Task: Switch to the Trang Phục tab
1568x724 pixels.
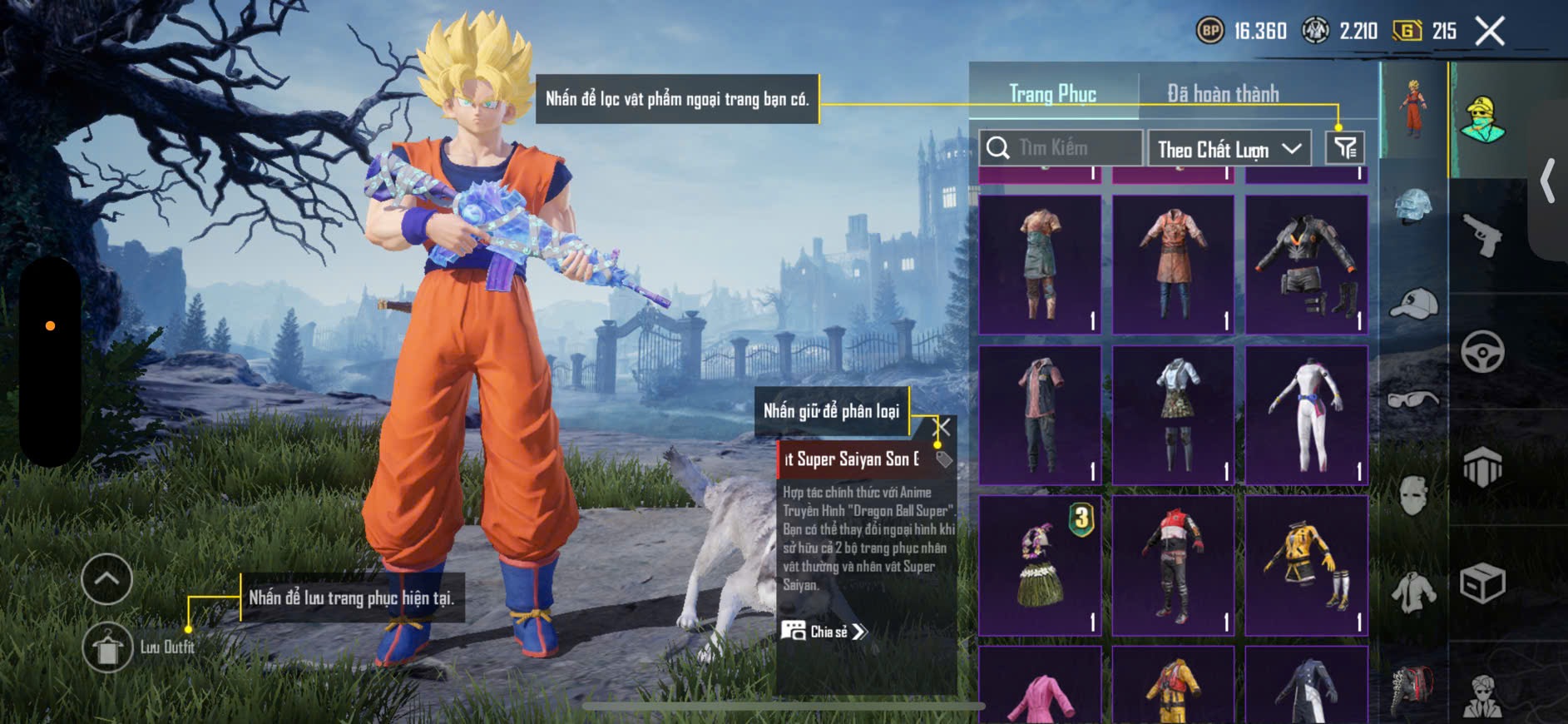Action: [1052, 94]
